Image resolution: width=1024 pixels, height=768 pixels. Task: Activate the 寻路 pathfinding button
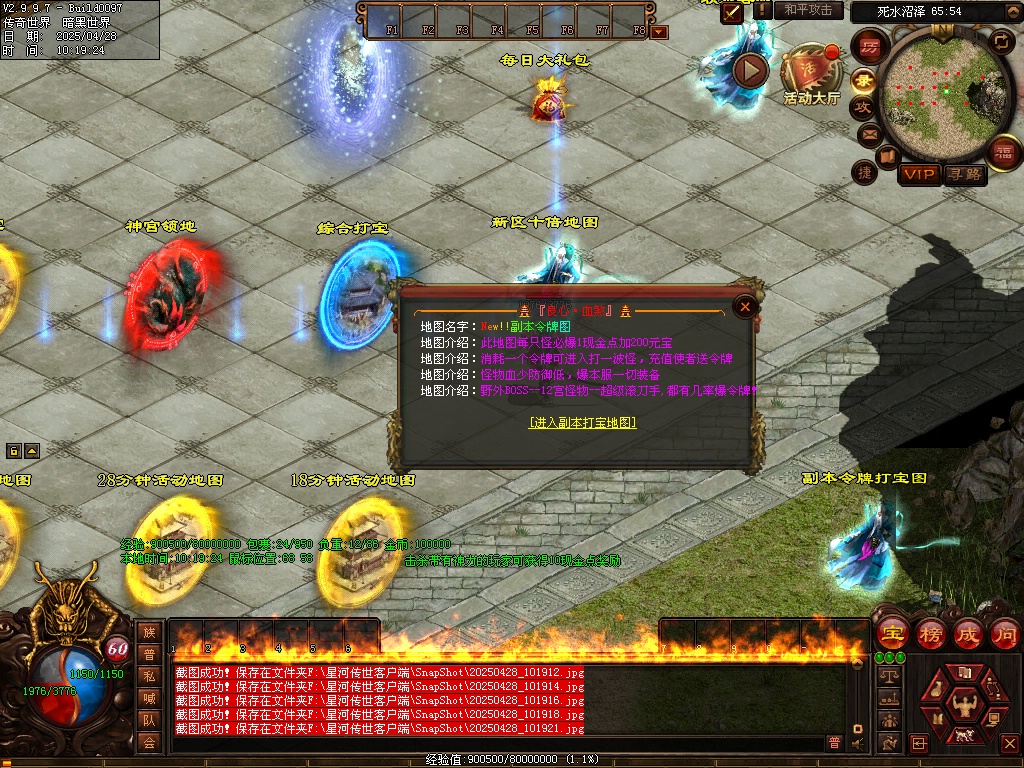coord(965,174)
